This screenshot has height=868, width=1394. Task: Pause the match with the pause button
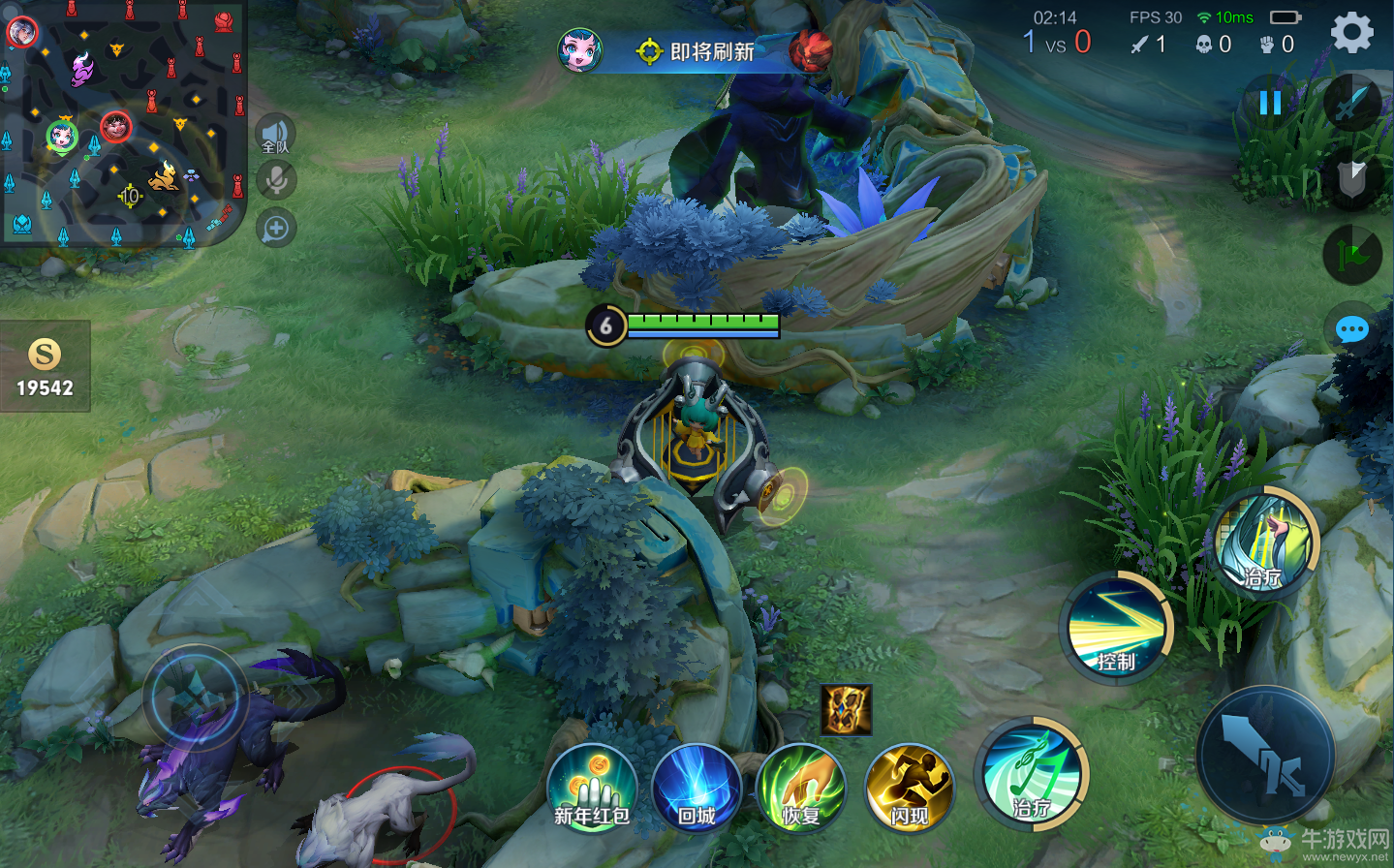click(1270, 102)
